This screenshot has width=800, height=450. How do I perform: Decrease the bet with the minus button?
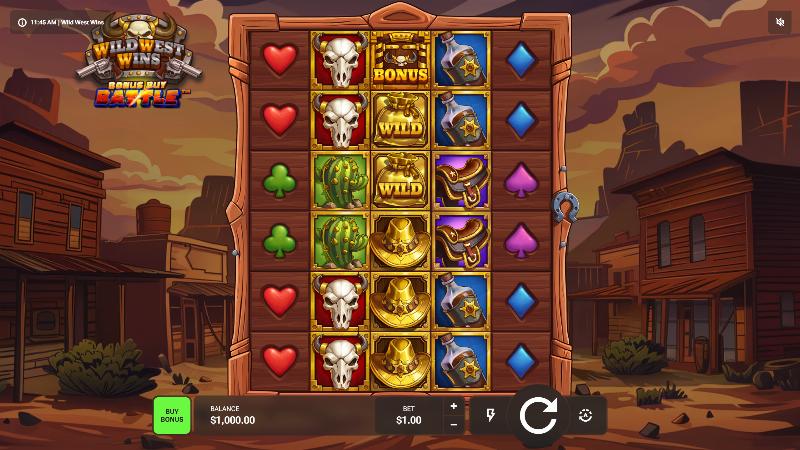453,424
